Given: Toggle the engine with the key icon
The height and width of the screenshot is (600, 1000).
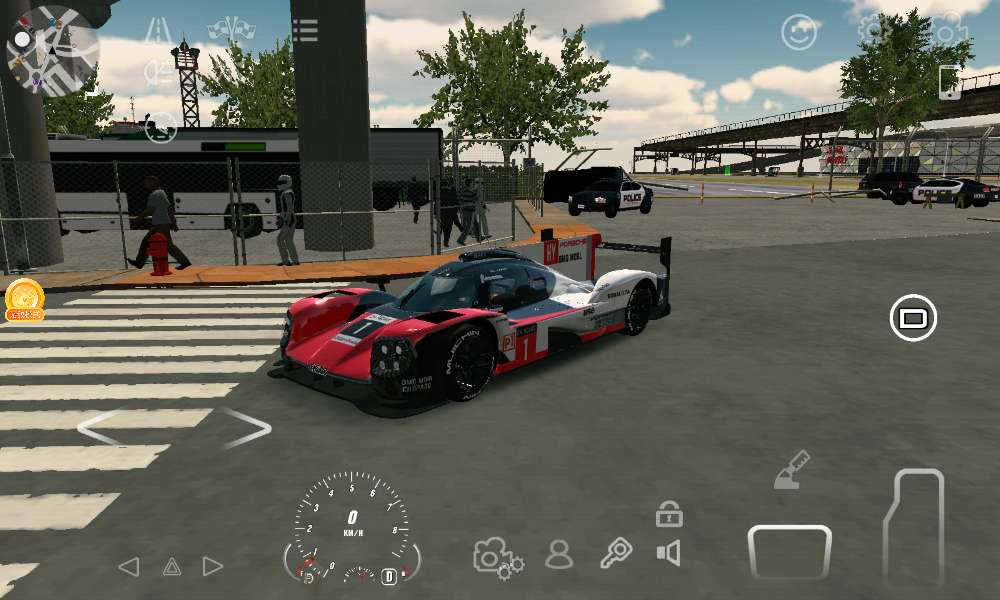Looking at the screenshot, I should point(615,553).
